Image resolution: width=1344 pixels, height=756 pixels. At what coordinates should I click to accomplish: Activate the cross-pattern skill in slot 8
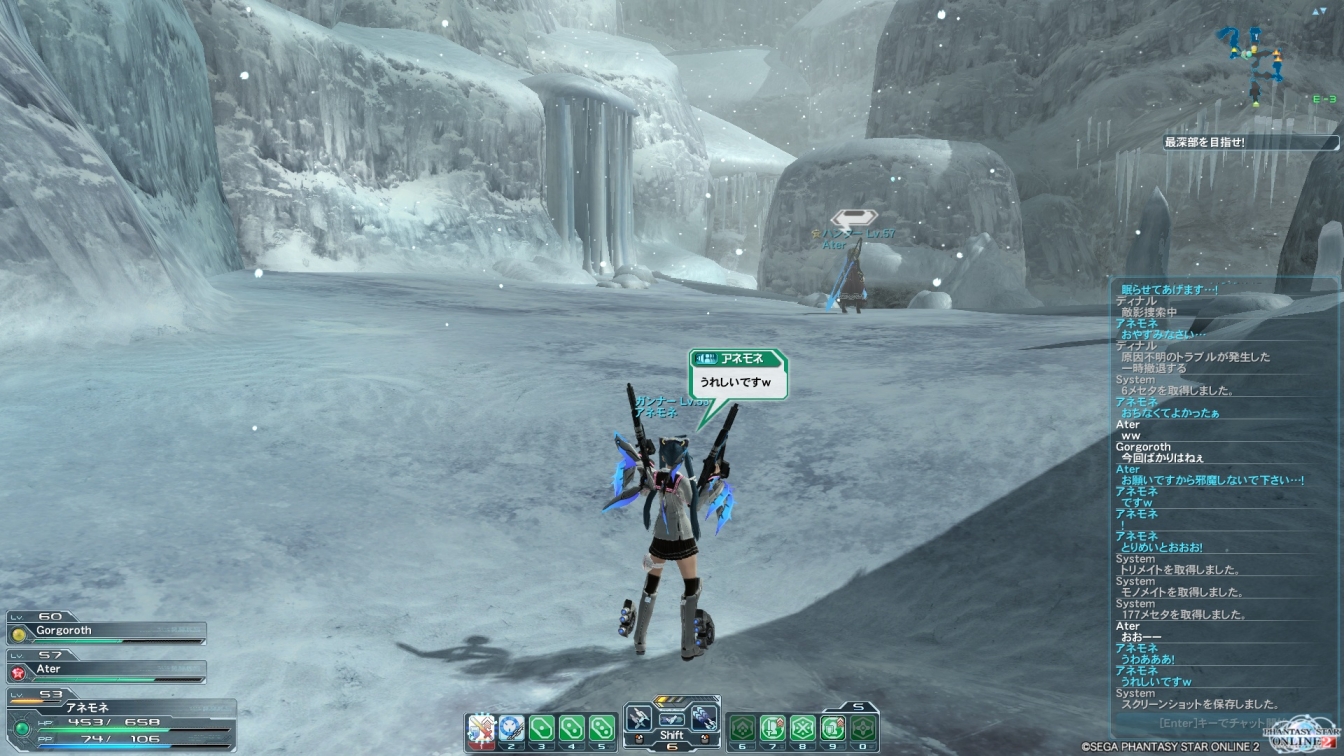pyautogui.click(x=802, y=727)
